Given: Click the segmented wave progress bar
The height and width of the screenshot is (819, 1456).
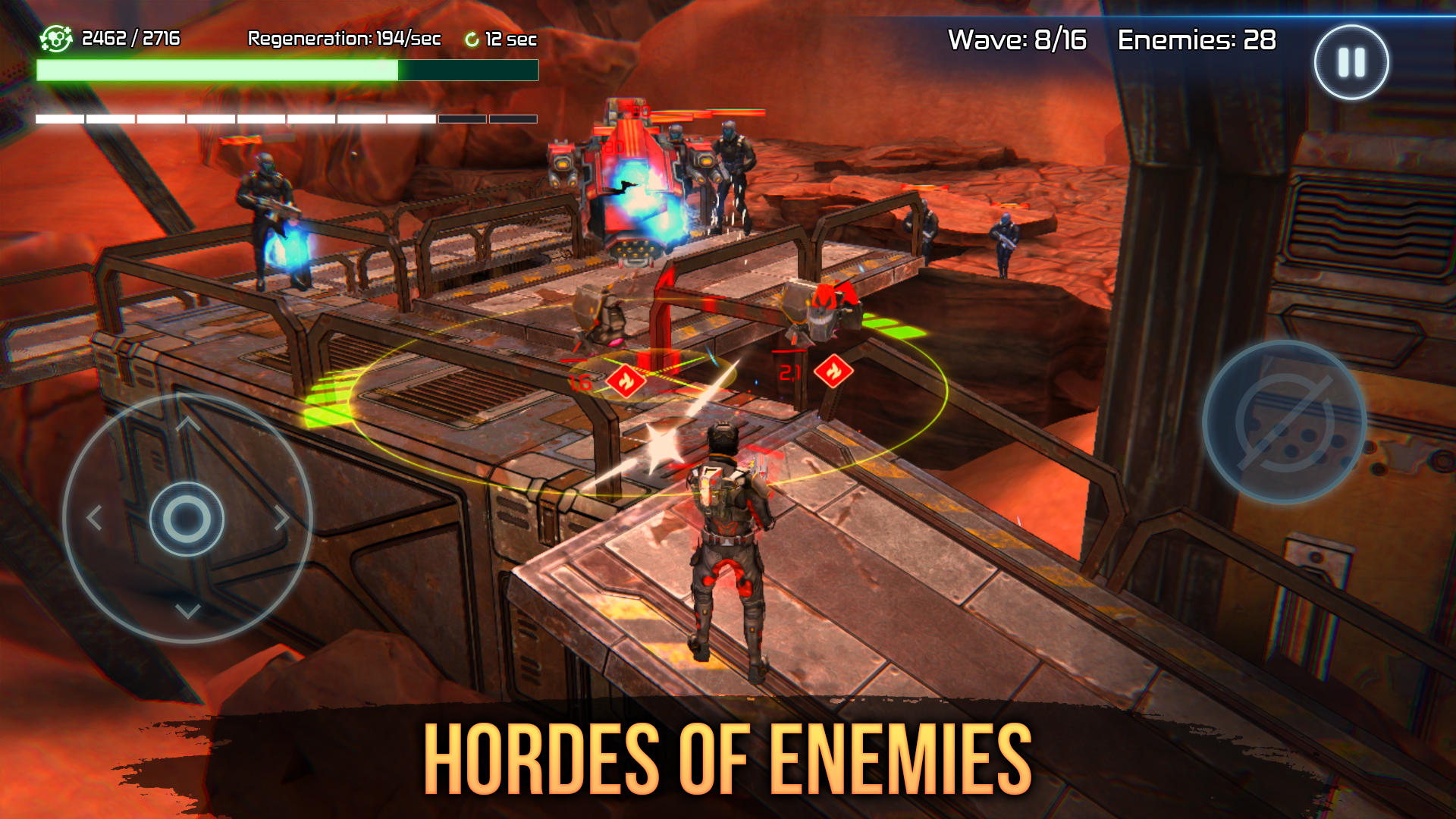Looking at the screenshot, I should pos(284,118).
